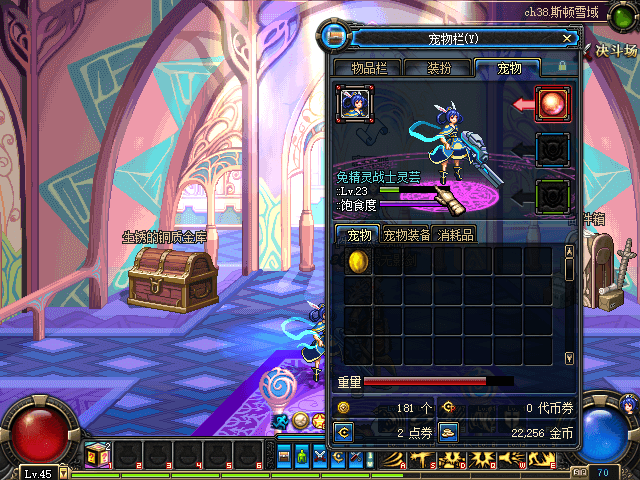Switch to the 消耗品 consumables sub-tab
Image resolution: width=640 pixels, height=480 pixels.
click(x=455, y=235)
